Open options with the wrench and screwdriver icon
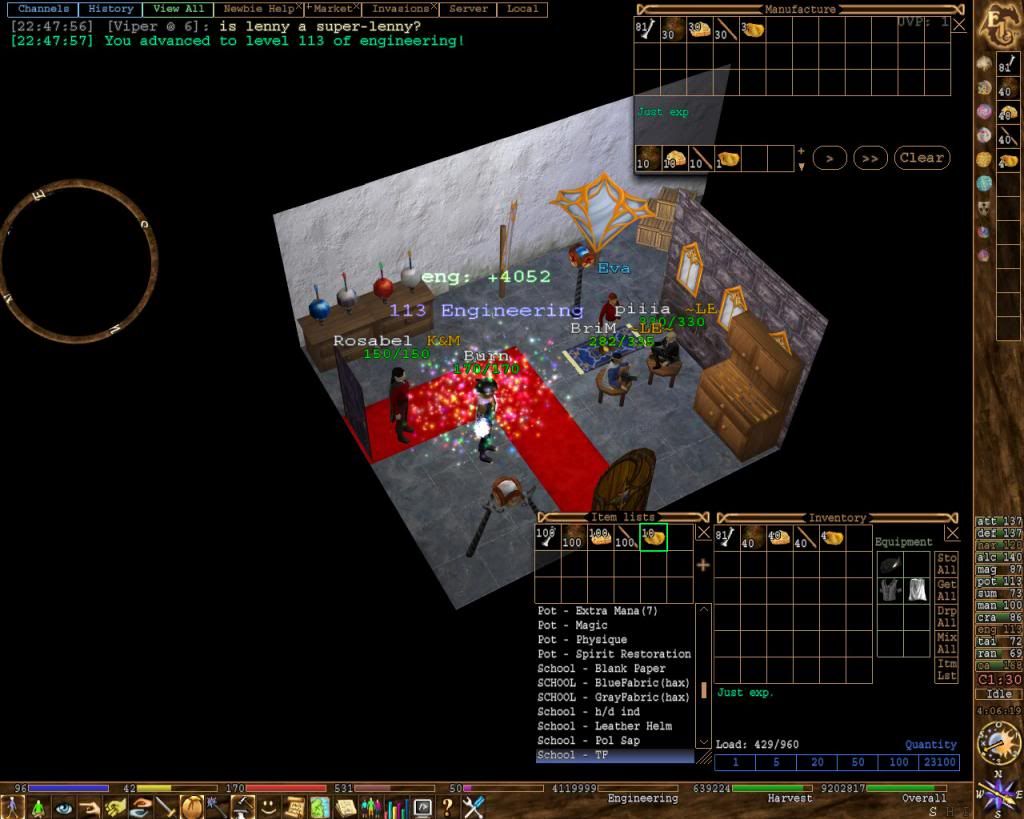The width and height of the screenshot is (1024, 819). pos(473,806)
